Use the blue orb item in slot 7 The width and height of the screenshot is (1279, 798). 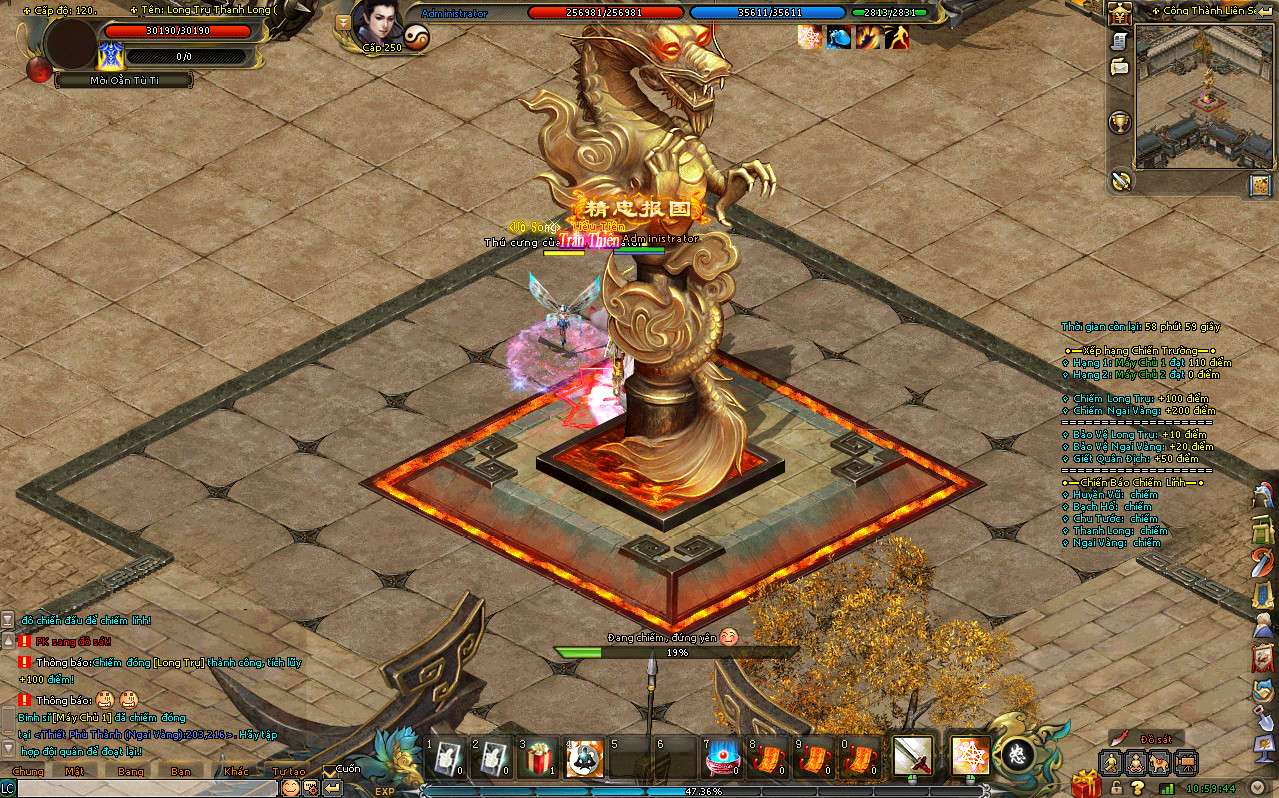[x=721, y=759]
